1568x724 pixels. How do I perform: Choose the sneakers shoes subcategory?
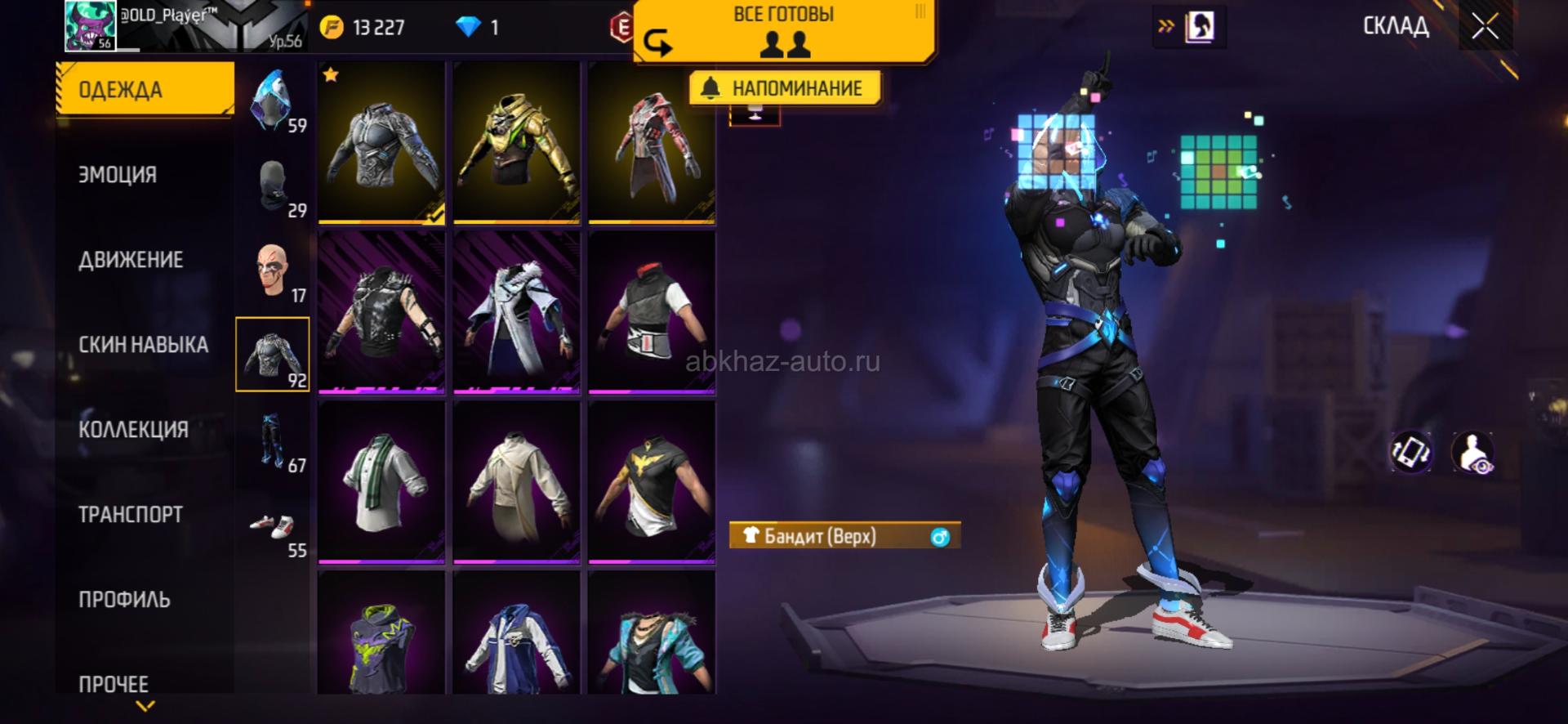click(x=273, y=528)
